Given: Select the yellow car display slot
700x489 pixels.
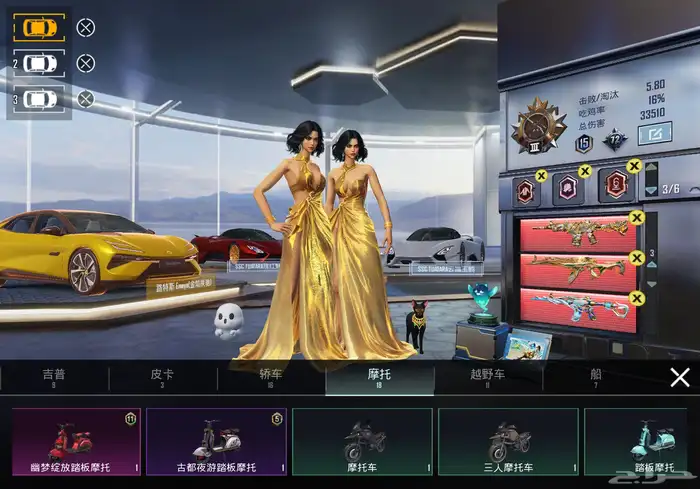Looking at the screenshot, I should (x=39, y=27).
